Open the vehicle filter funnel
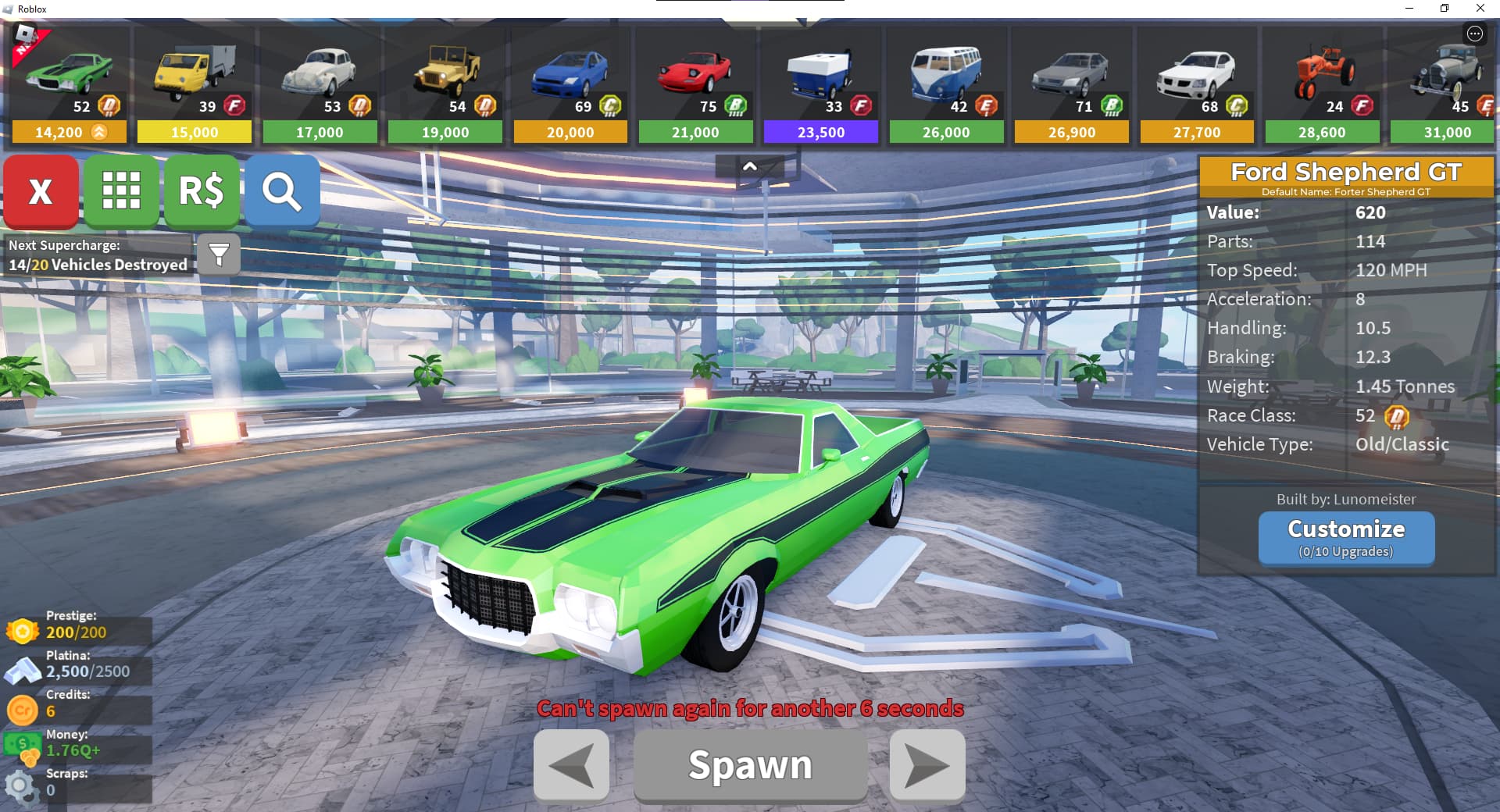The width and height of the screenshot is (1500, 812). tap(219, 254)
